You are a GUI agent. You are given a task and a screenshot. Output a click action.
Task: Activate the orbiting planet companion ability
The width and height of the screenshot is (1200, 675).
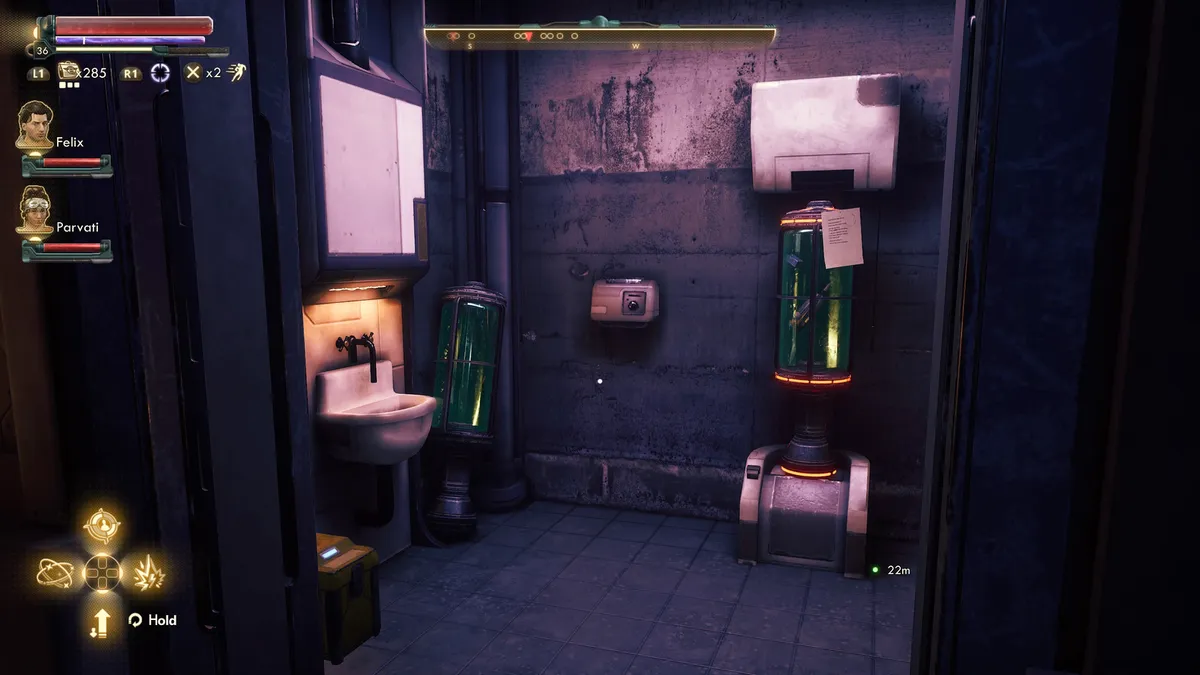pyautogui.click(x=54, y=572)
